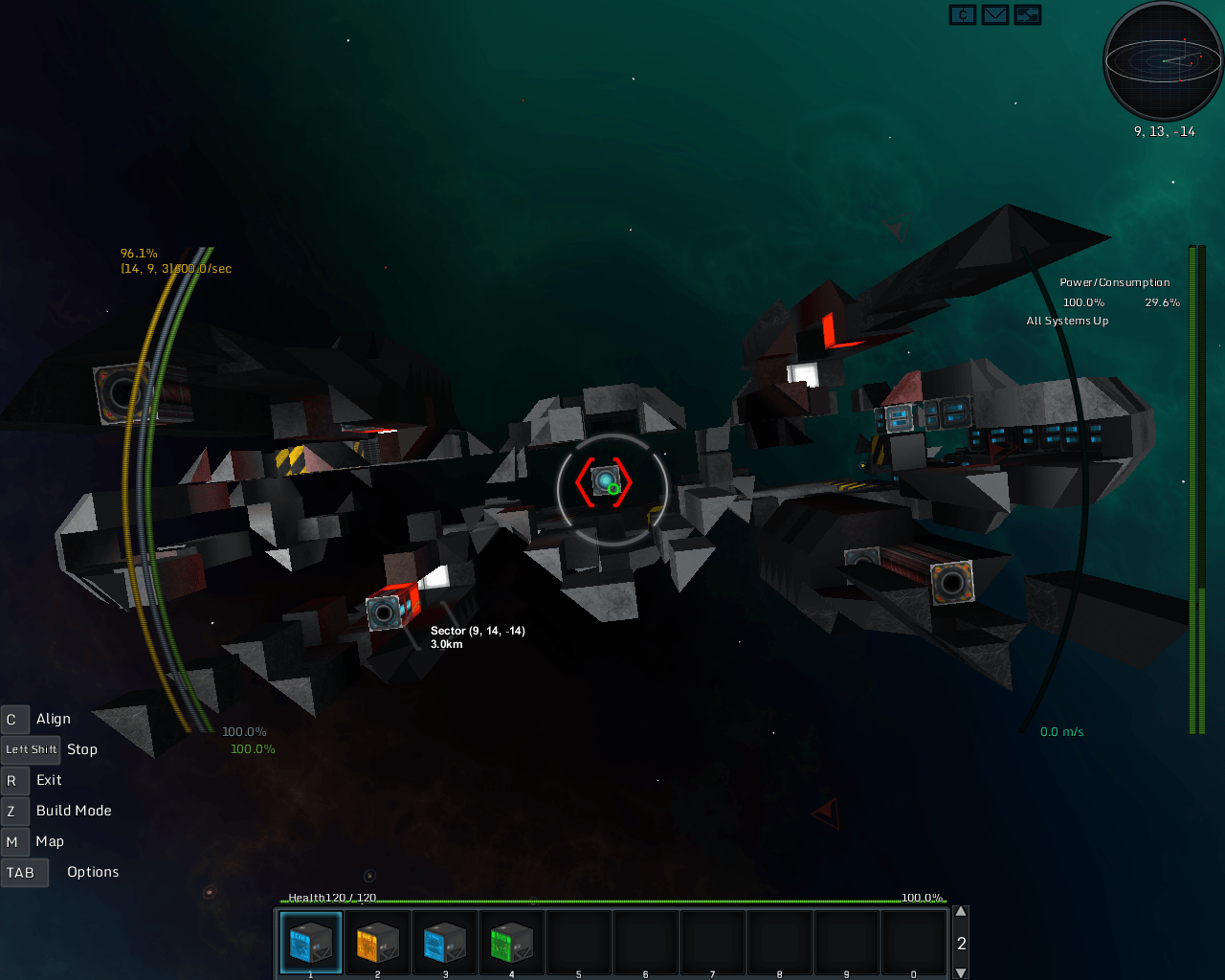Open the mail envelope icon

click(995, 15)
